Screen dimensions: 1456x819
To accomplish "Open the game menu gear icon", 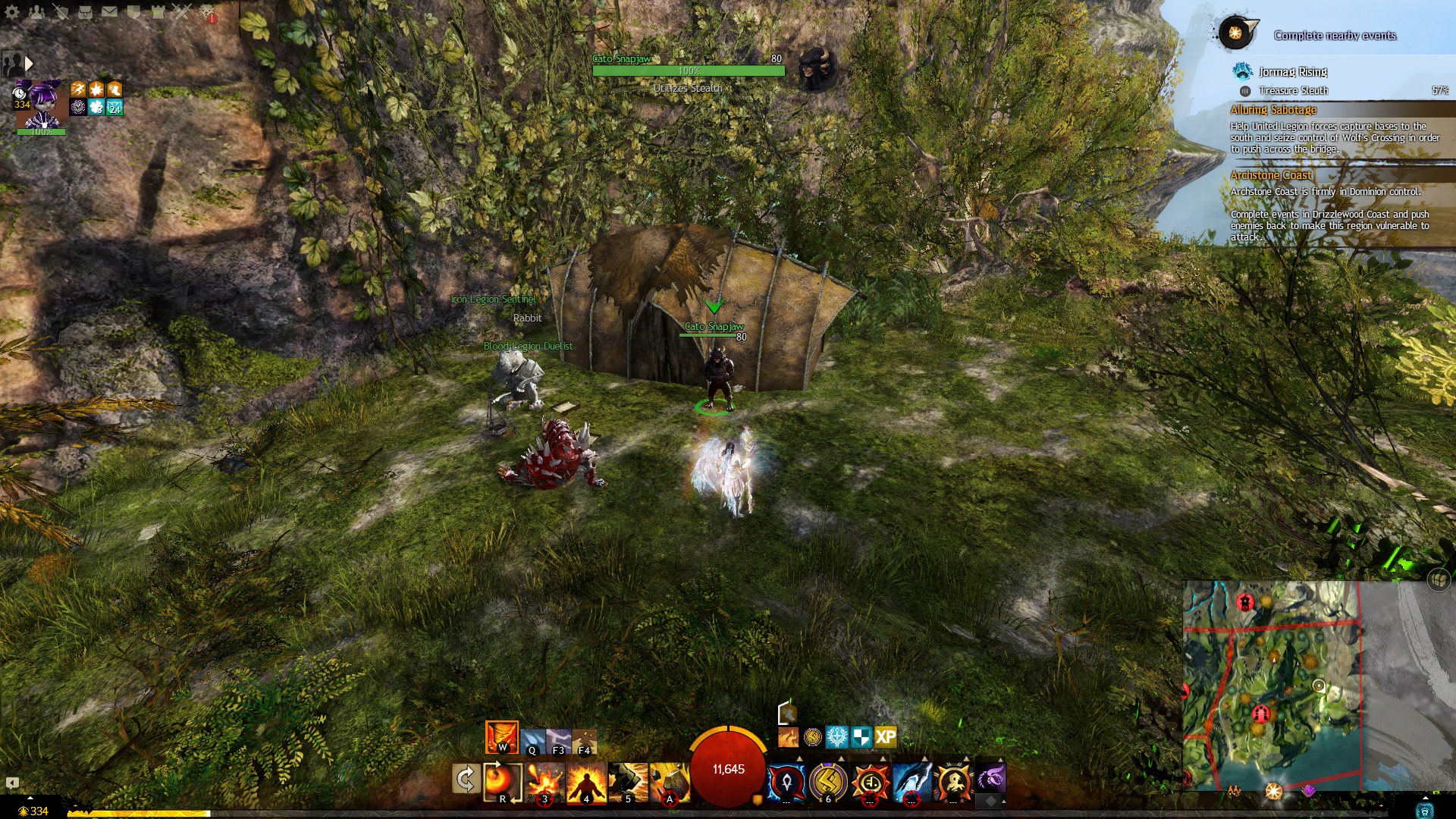I will (x=12, y=11).
